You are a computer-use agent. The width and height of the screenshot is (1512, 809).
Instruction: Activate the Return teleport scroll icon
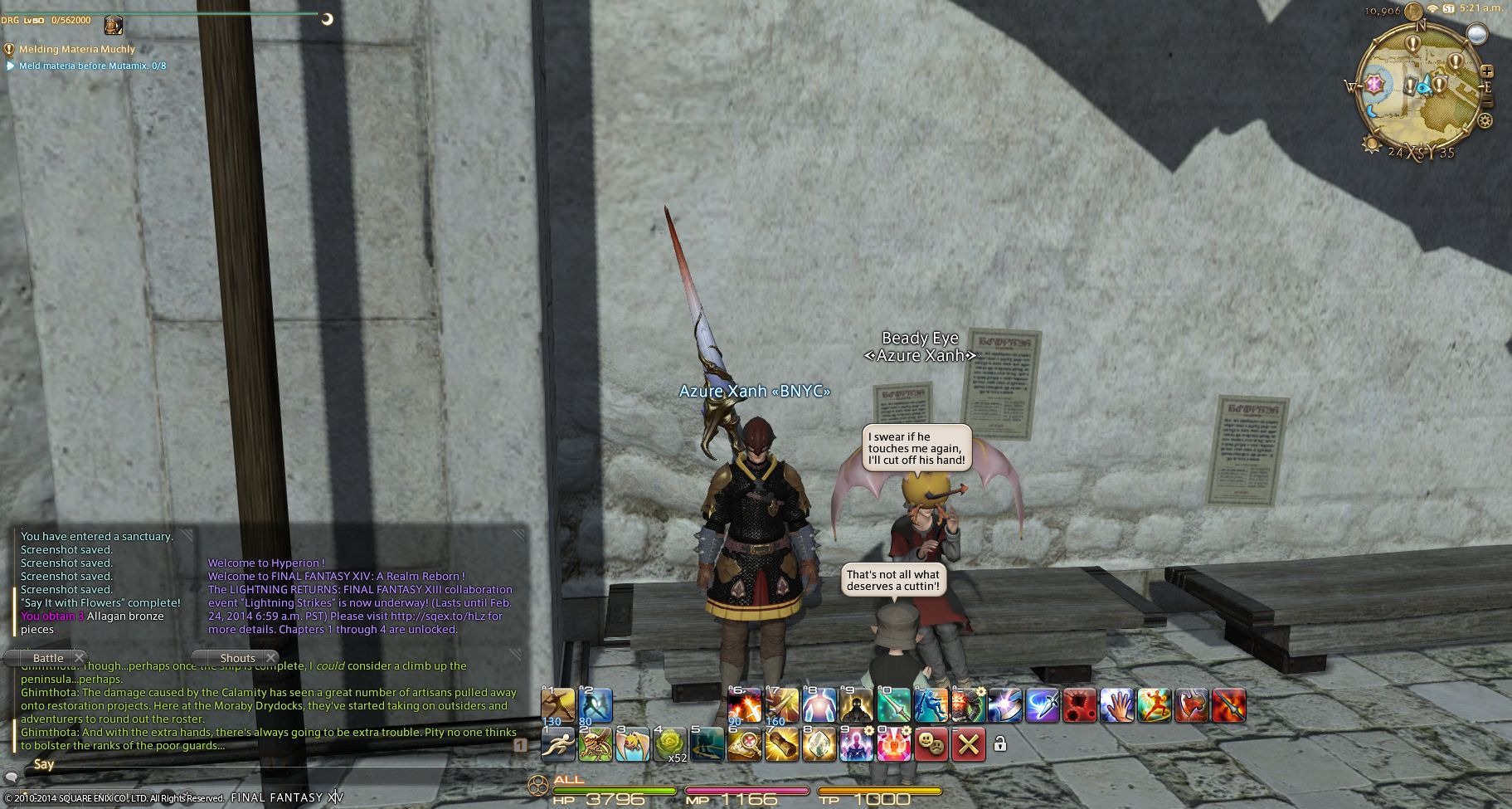coord(781,744)
